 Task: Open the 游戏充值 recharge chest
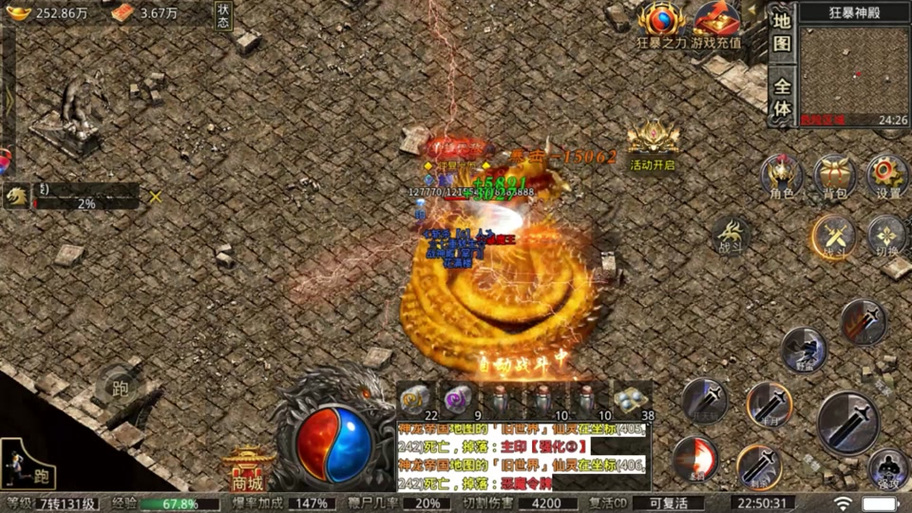point(716,24)
